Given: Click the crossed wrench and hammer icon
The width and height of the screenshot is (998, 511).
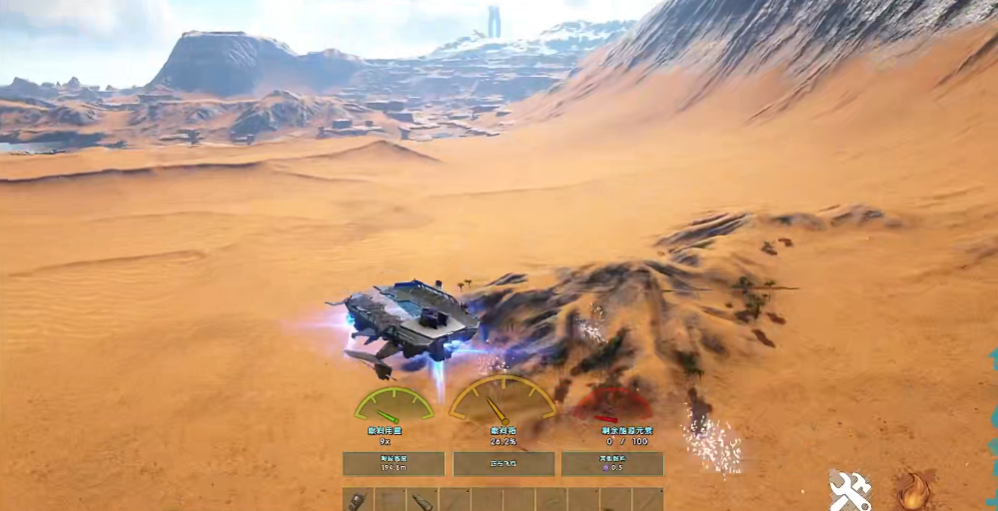Looking at the screenshot, I should click(x=849, y=490).
